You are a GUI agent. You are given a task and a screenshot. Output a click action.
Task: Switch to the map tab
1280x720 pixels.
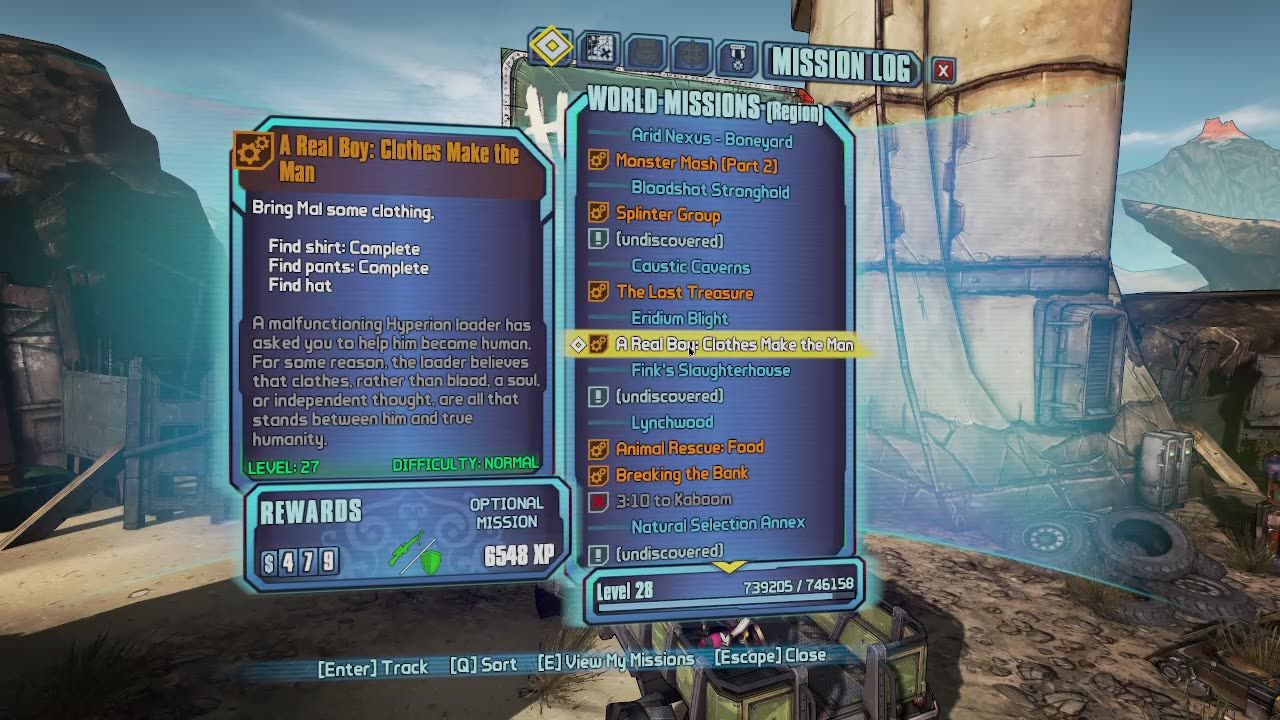coord(599,49)
